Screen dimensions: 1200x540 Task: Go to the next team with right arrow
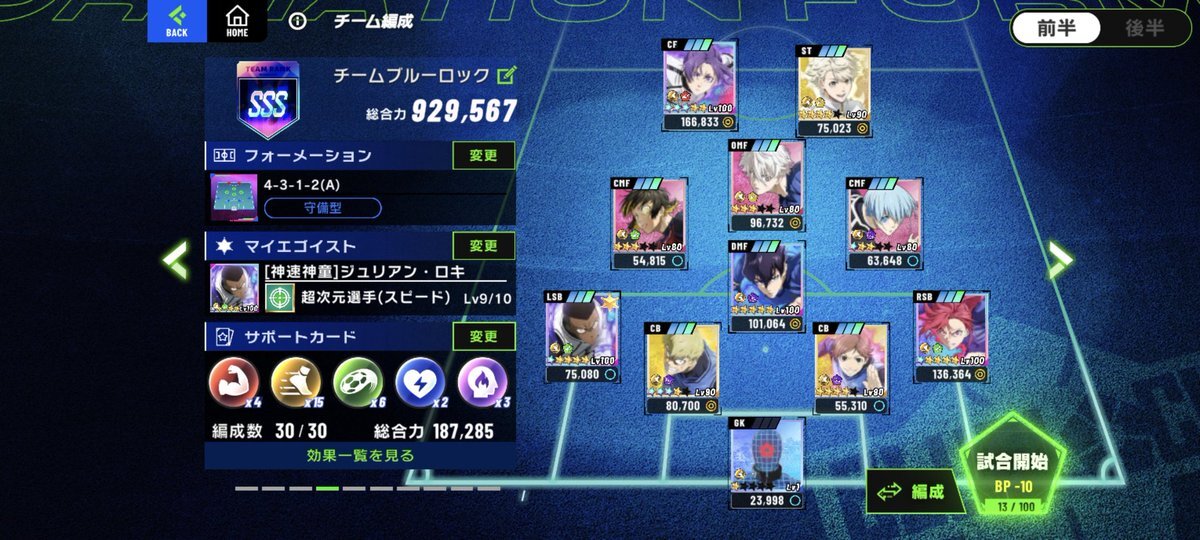(x=1059, y=260)
